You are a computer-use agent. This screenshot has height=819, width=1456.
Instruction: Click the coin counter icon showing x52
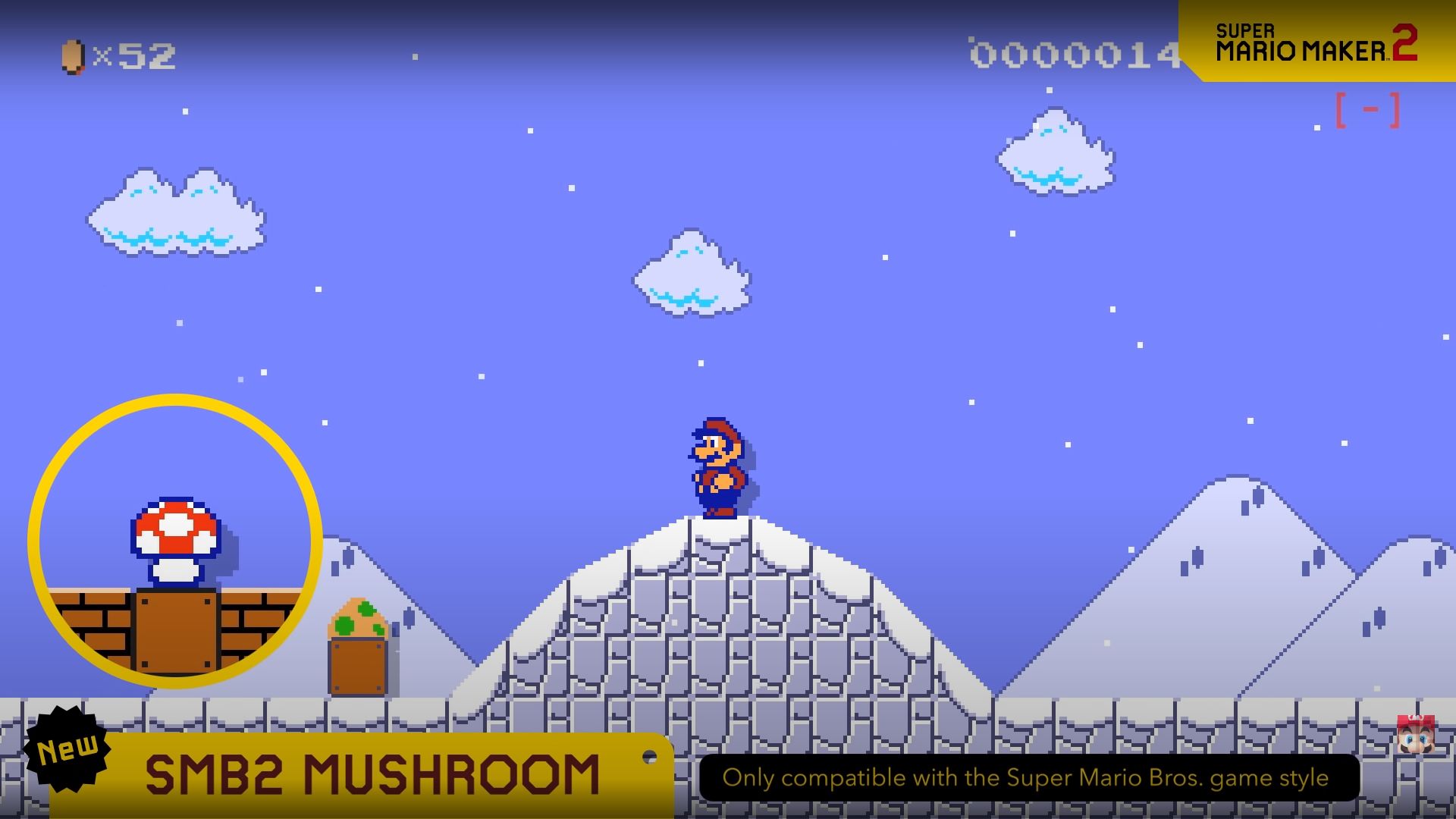pyautogui.click(x=72, y=55)
